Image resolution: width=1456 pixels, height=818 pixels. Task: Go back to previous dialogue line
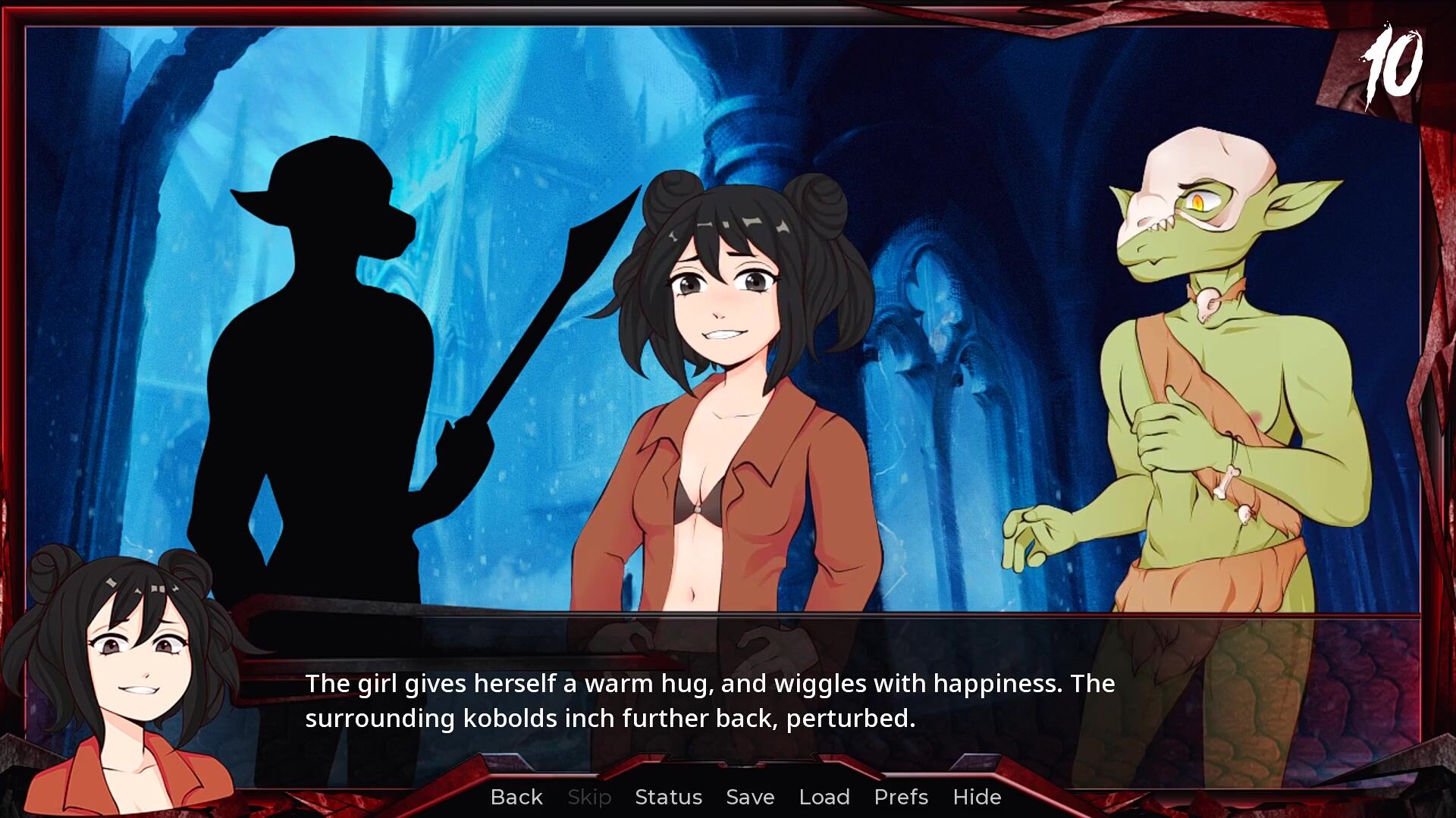point(516,797)
